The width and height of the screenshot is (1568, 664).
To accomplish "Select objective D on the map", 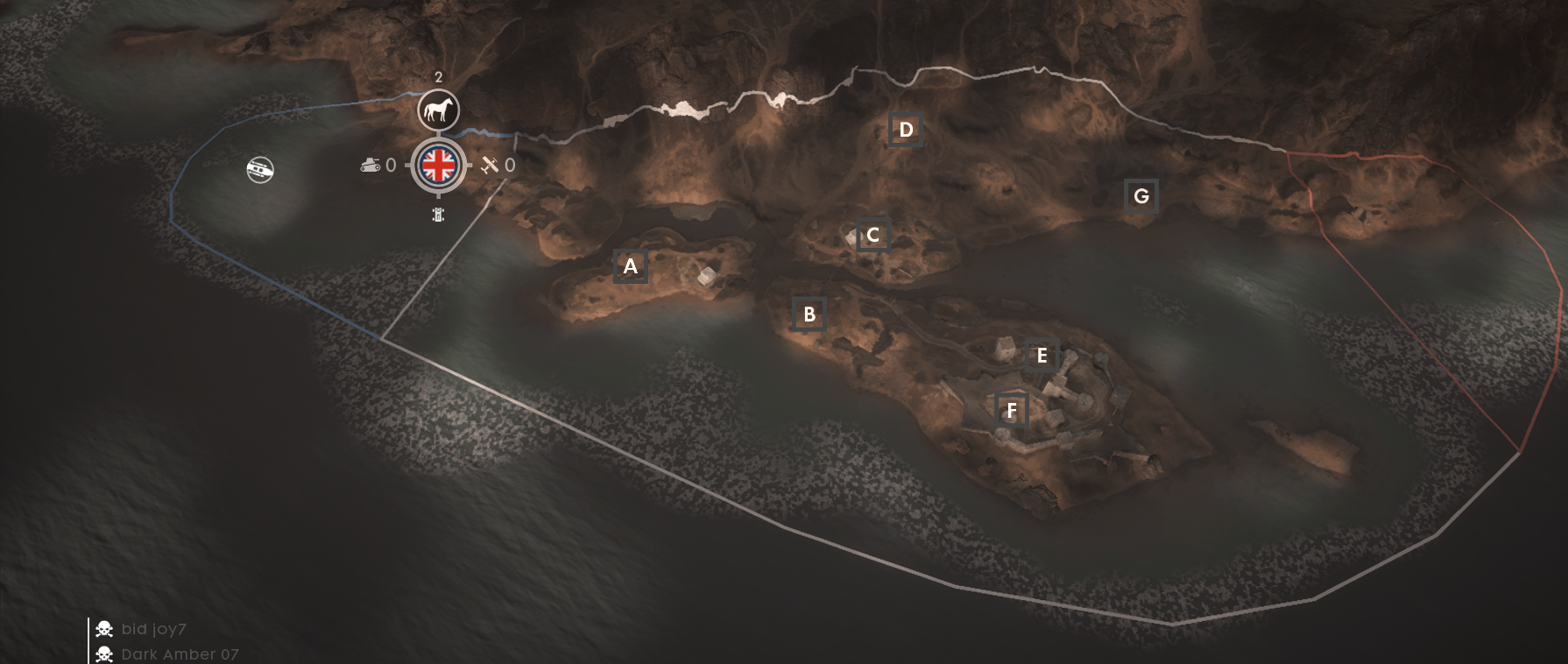I will (905, 131).
